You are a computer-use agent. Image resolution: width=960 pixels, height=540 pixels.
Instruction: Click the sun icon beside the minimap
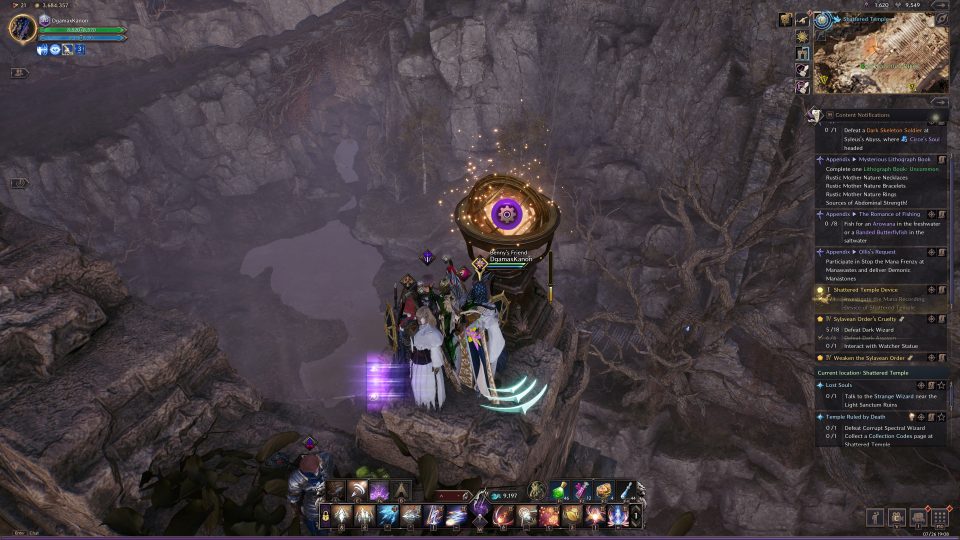[802, 36]
